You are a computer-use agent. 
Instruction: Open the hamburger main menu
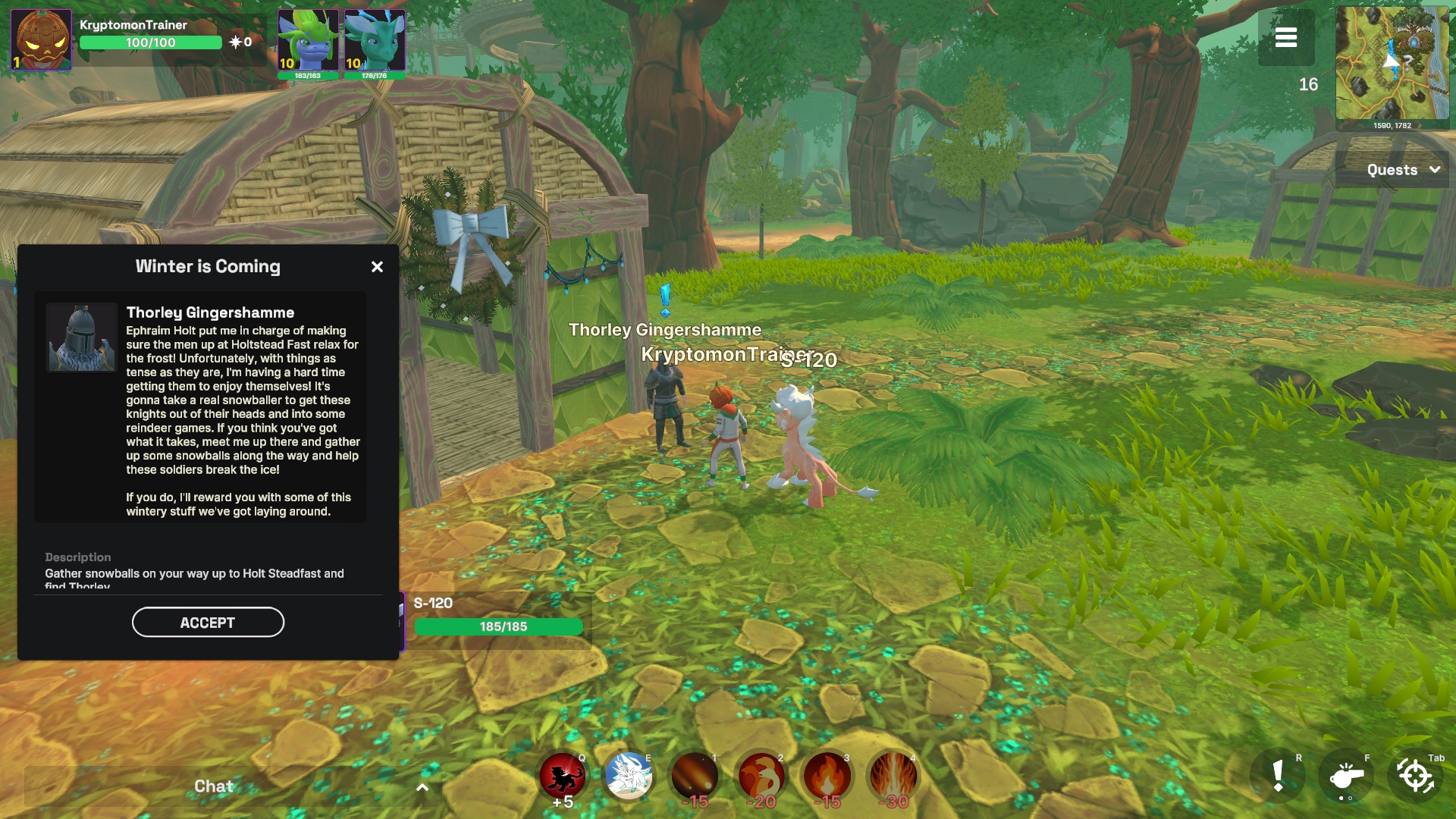(1285, 38)
